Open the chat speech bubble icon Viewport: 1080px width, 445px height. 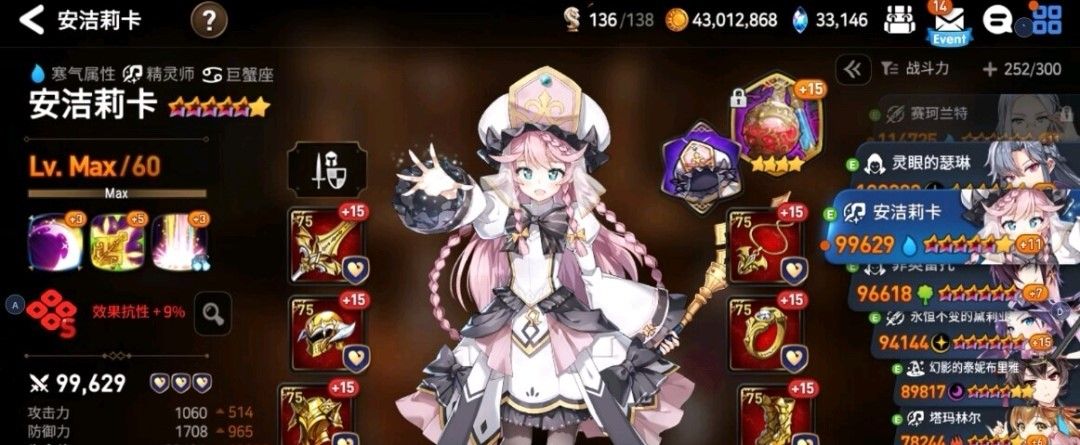[996, 20]
